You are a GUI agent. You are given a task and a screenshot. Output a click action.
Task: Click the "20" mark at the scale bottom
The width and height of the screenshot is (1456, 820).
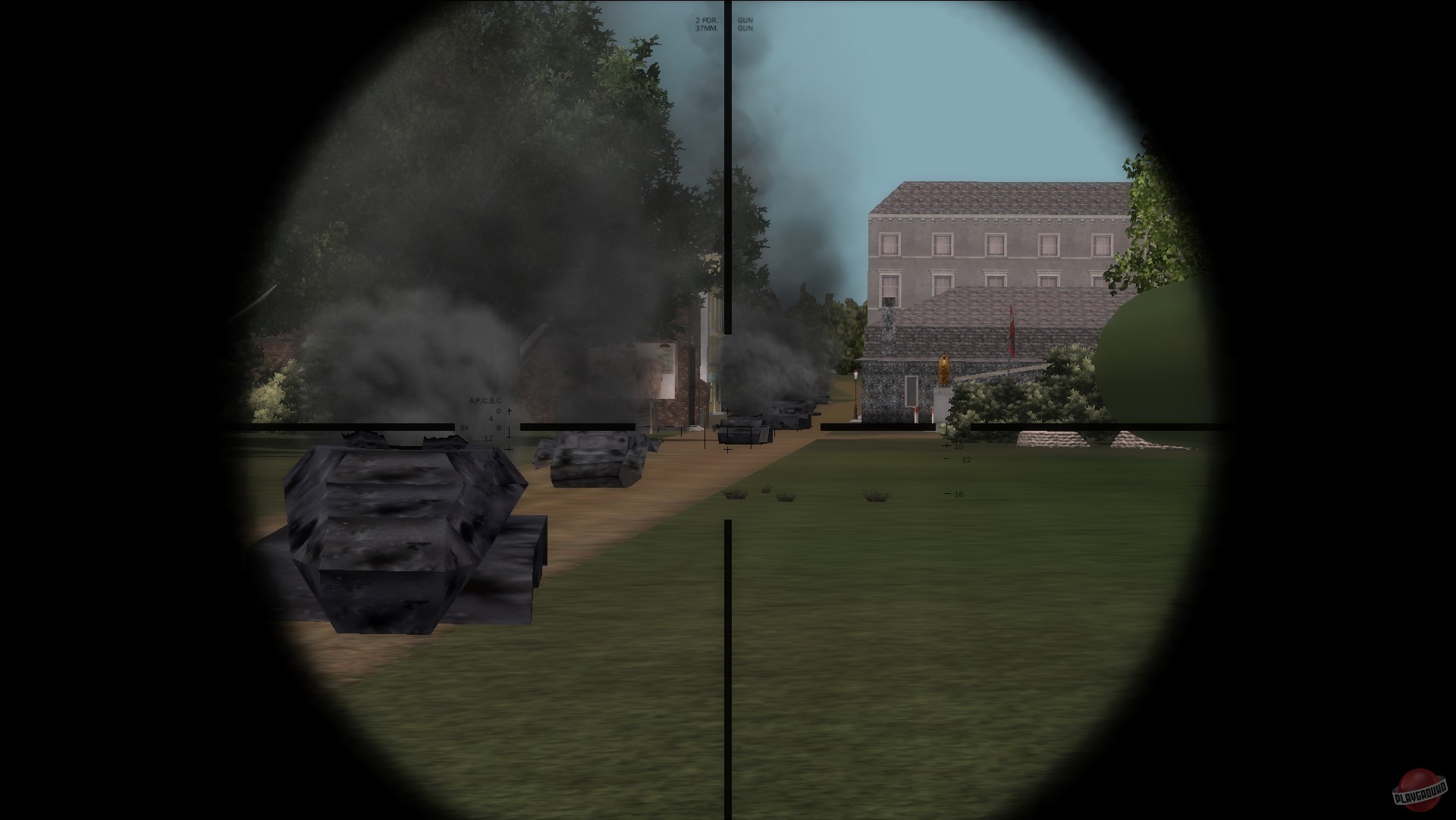tap(488, 463)
